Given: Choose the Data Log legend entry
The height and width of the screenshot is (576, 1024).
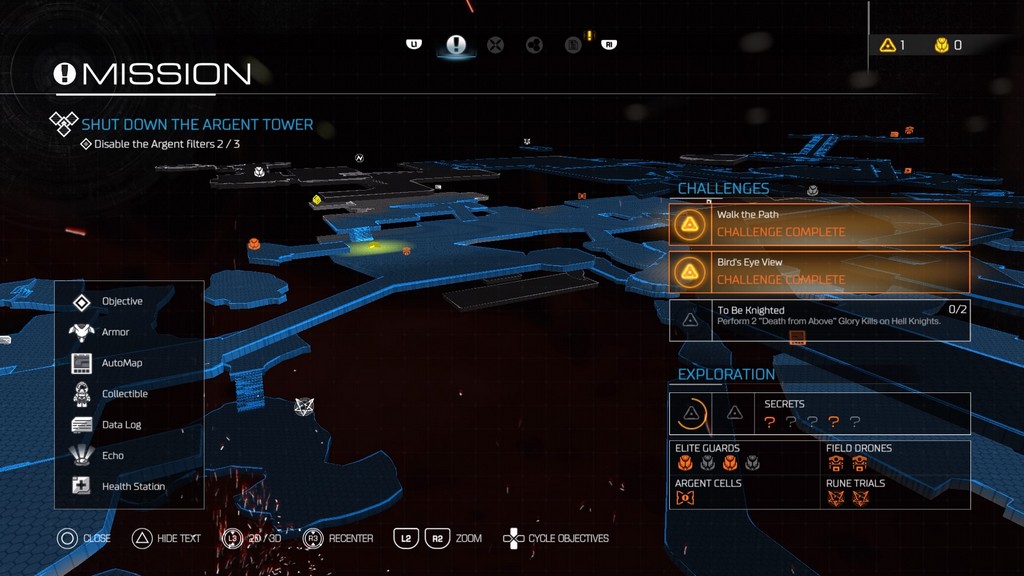Looking at the screenshot, I should click(121, 425).
